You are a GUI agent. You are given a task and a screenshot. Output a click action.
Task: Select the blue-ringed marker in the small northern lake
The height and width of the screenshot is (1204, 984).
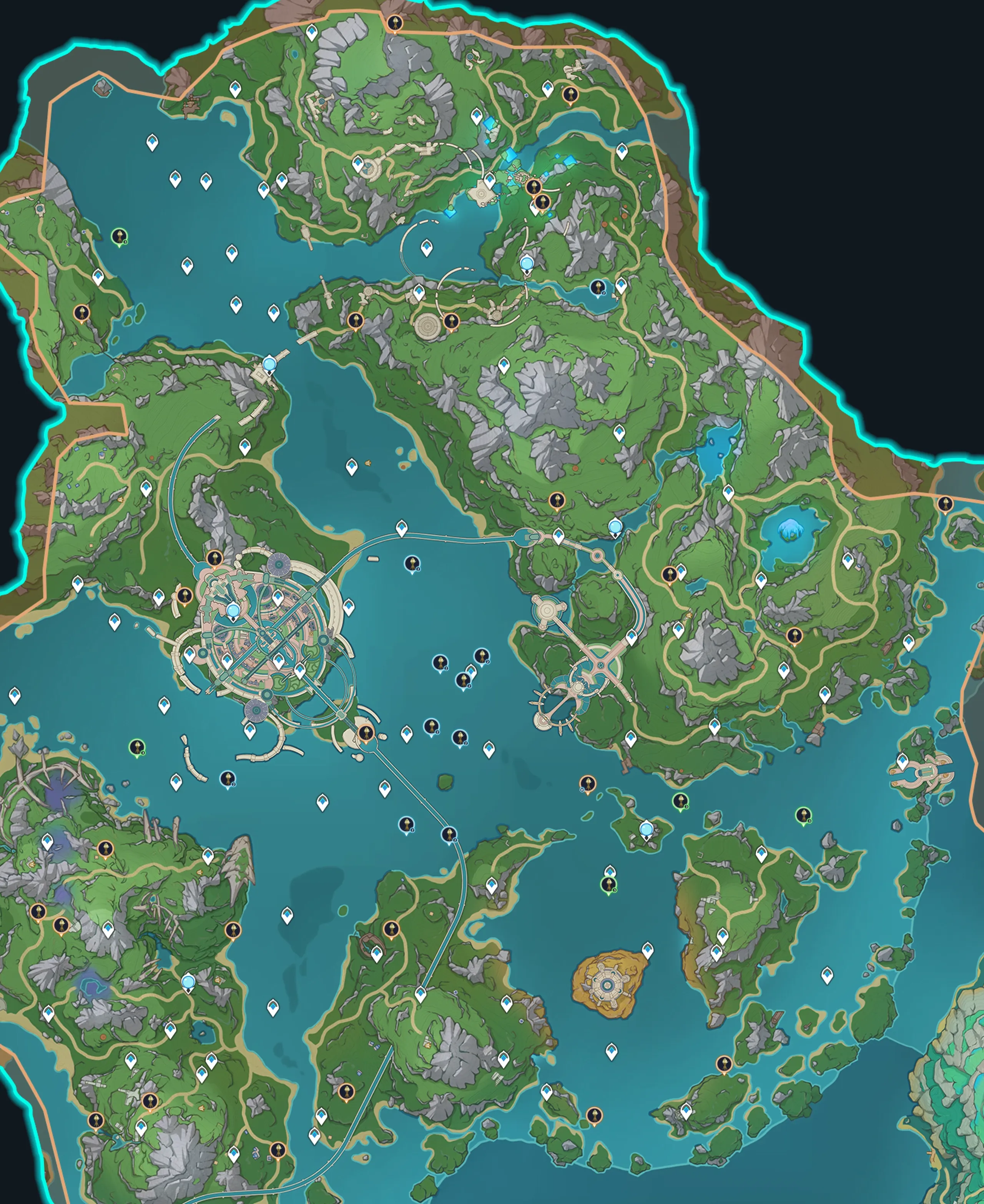[597, 288]
